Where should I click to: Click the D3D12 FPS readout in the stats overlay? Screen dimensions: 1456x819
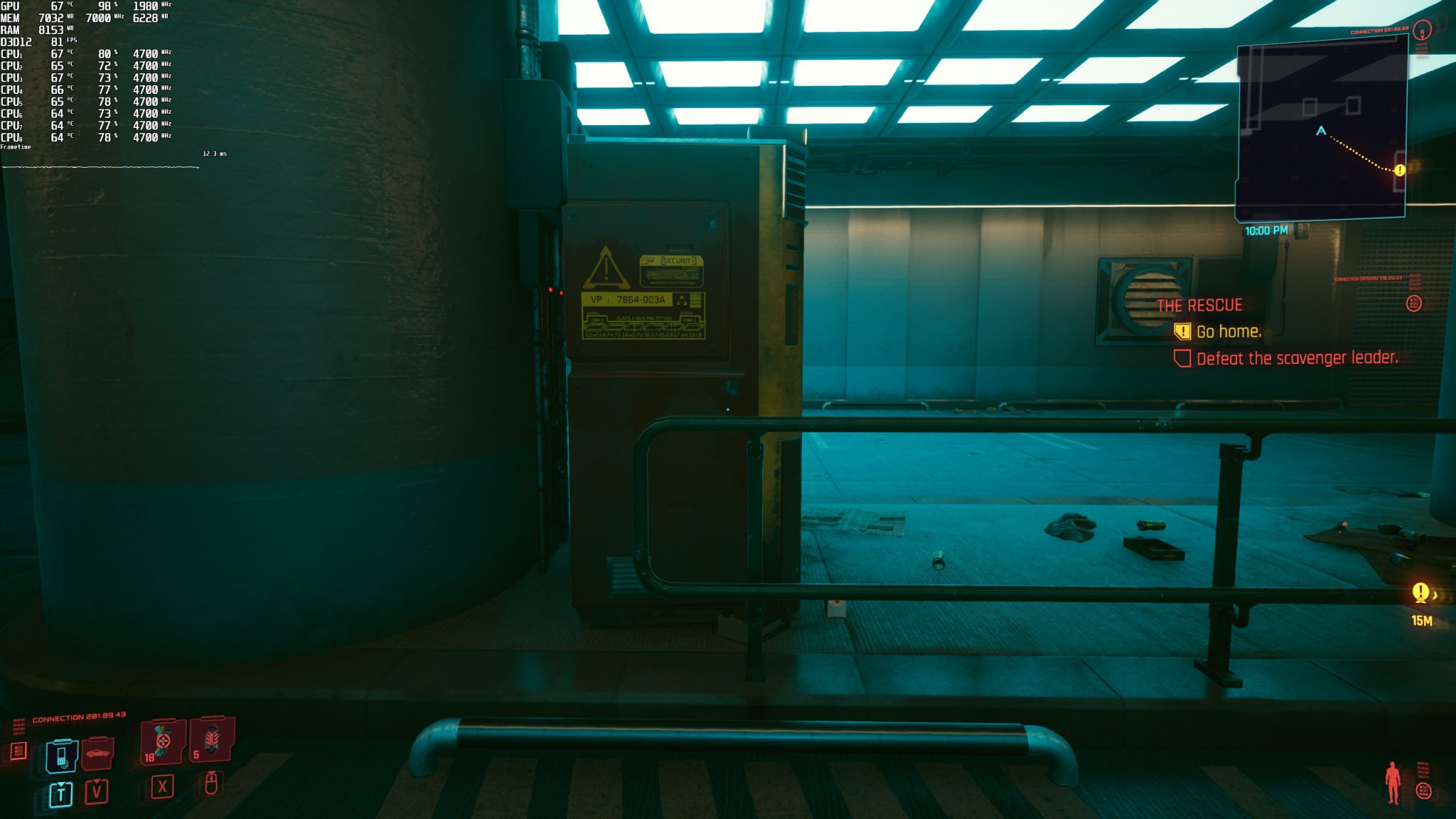point(36,43)
